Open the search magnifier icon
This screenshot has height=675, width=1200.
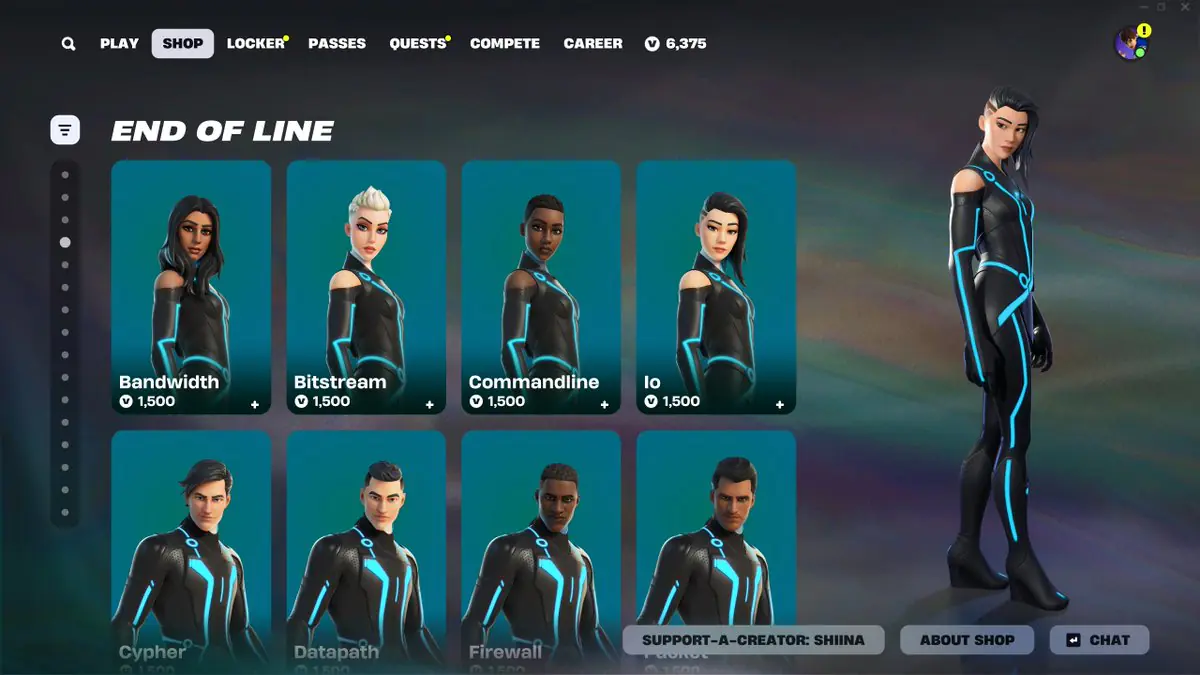pyautogui.click(x=68, y=44)
